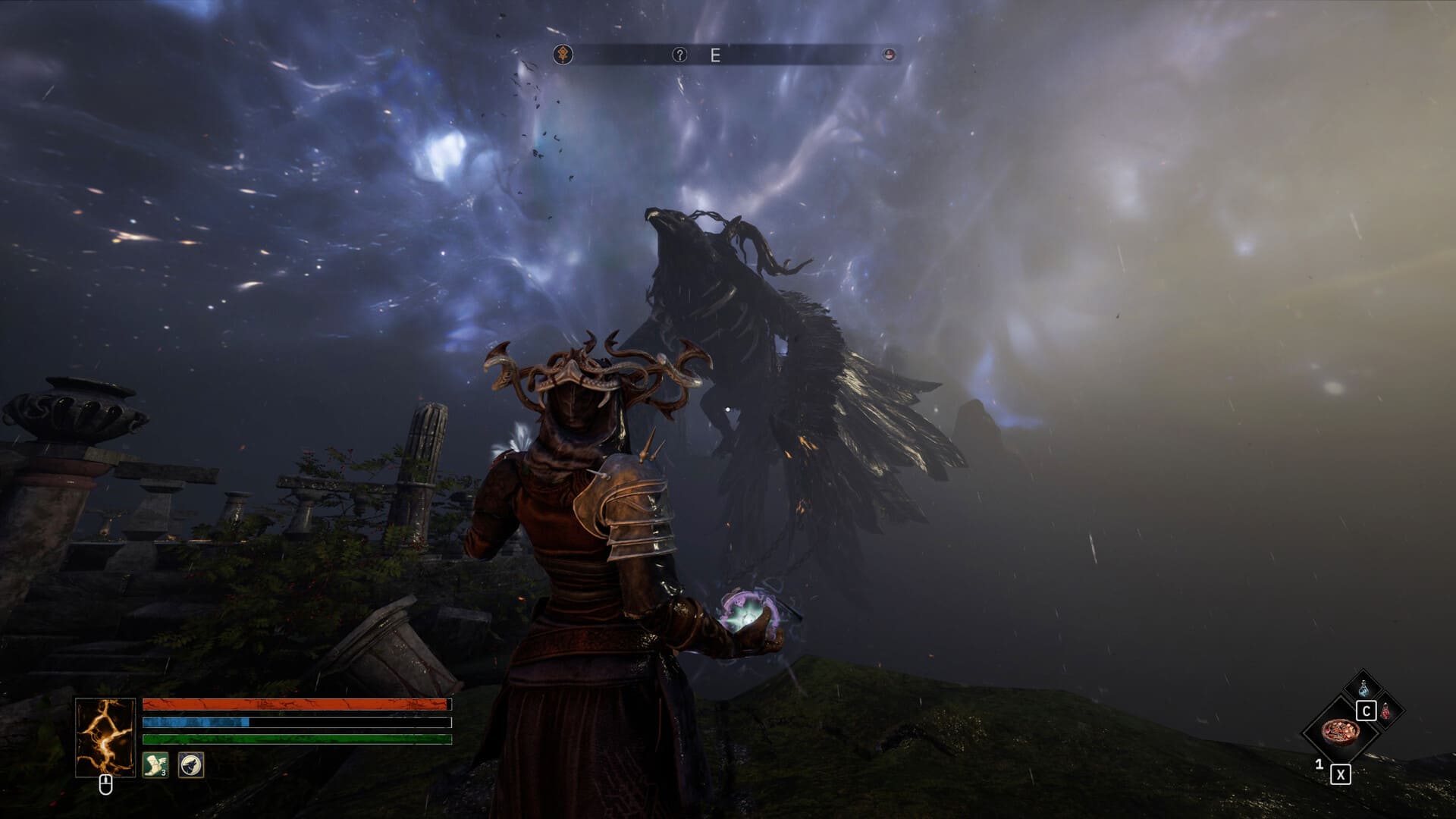This screenshot has width=1456, height=819.
Task: Click the howling wolf buff icon
Action: tap(190, 764)
